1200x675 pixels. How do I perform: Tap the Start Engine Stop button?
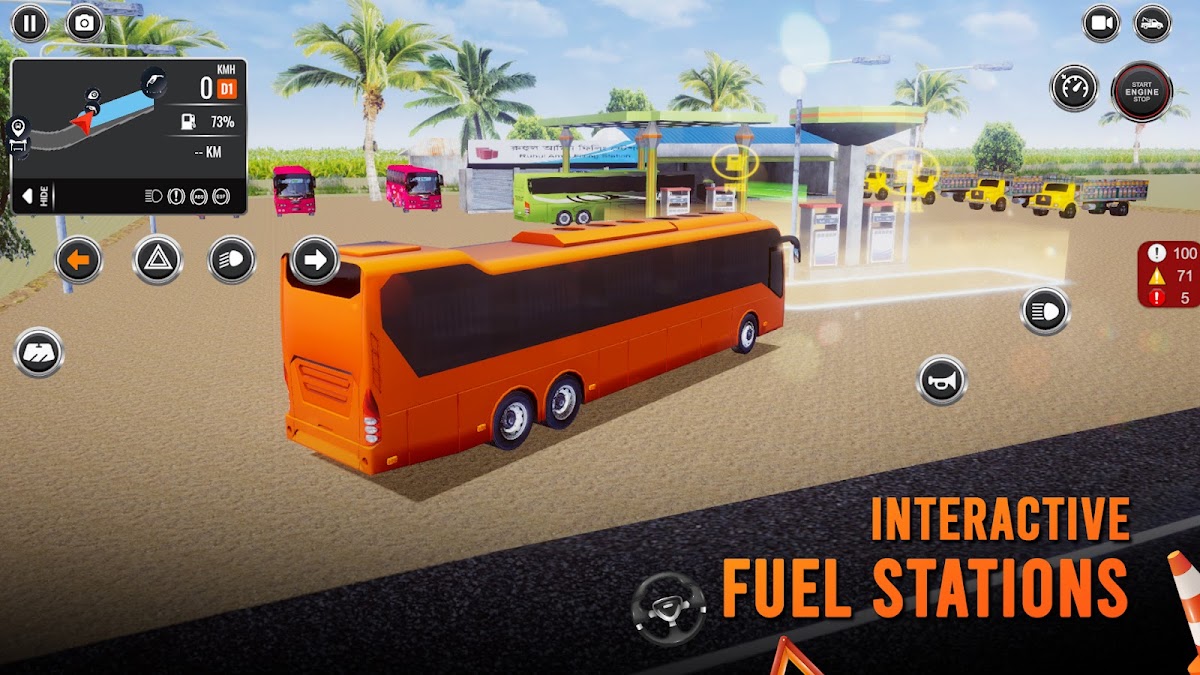pyautogui.click(x=1141, y=91)
